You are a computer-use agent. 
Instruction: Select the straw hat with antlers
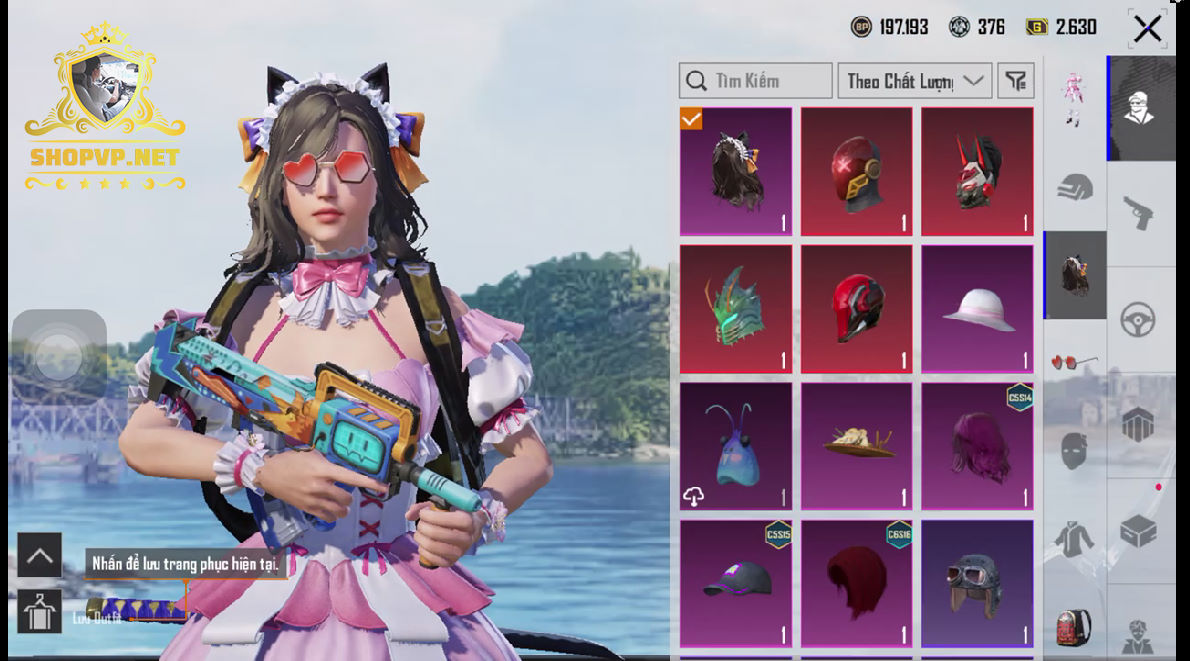pyautogui.click(x=857, y=446)
